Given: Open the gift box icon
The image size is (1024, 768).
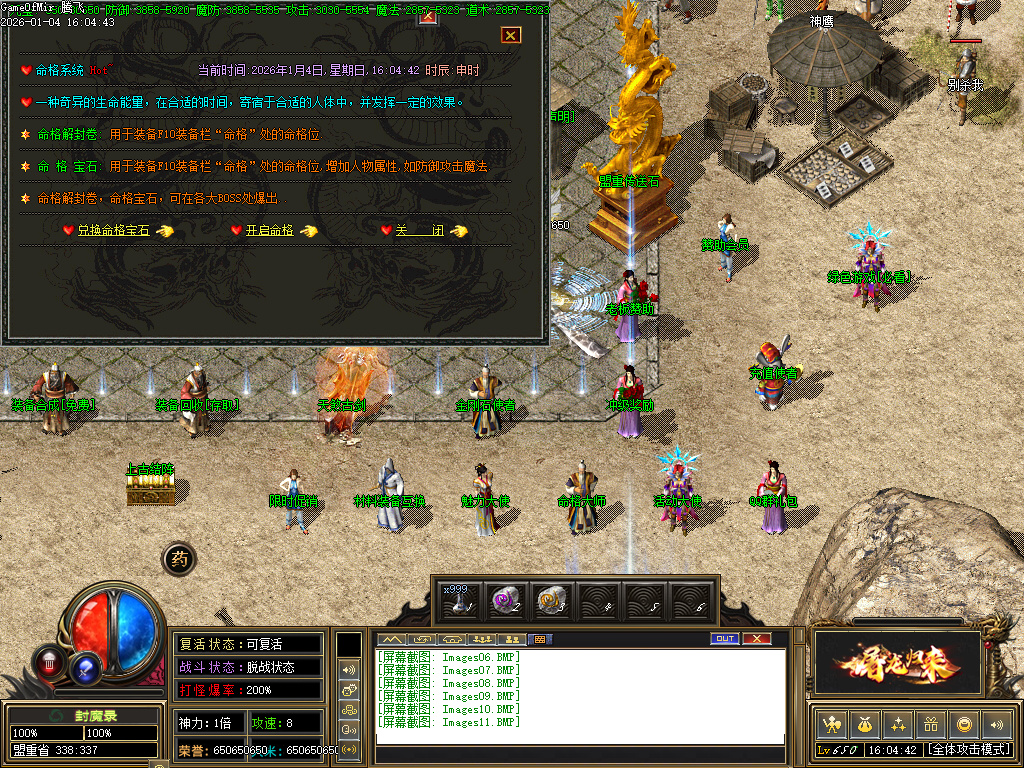Looking at the screenshot, I should (x=931, y=724).
